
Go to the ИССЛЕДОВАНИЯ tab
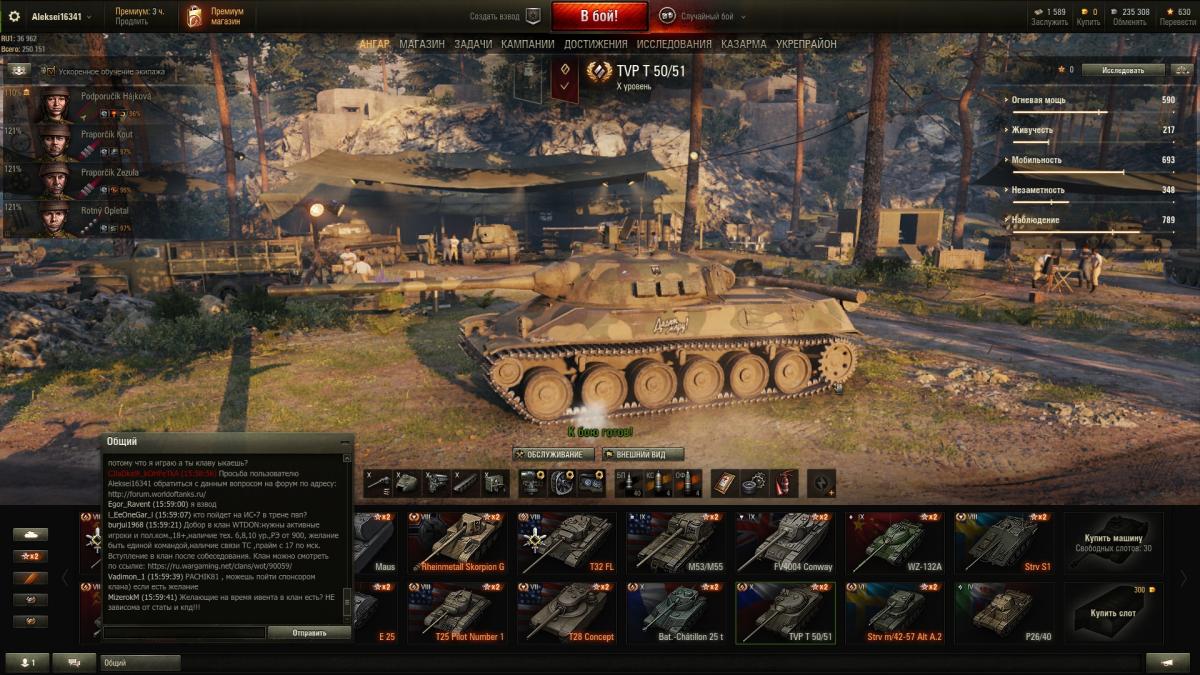click(x=674, y=44)
